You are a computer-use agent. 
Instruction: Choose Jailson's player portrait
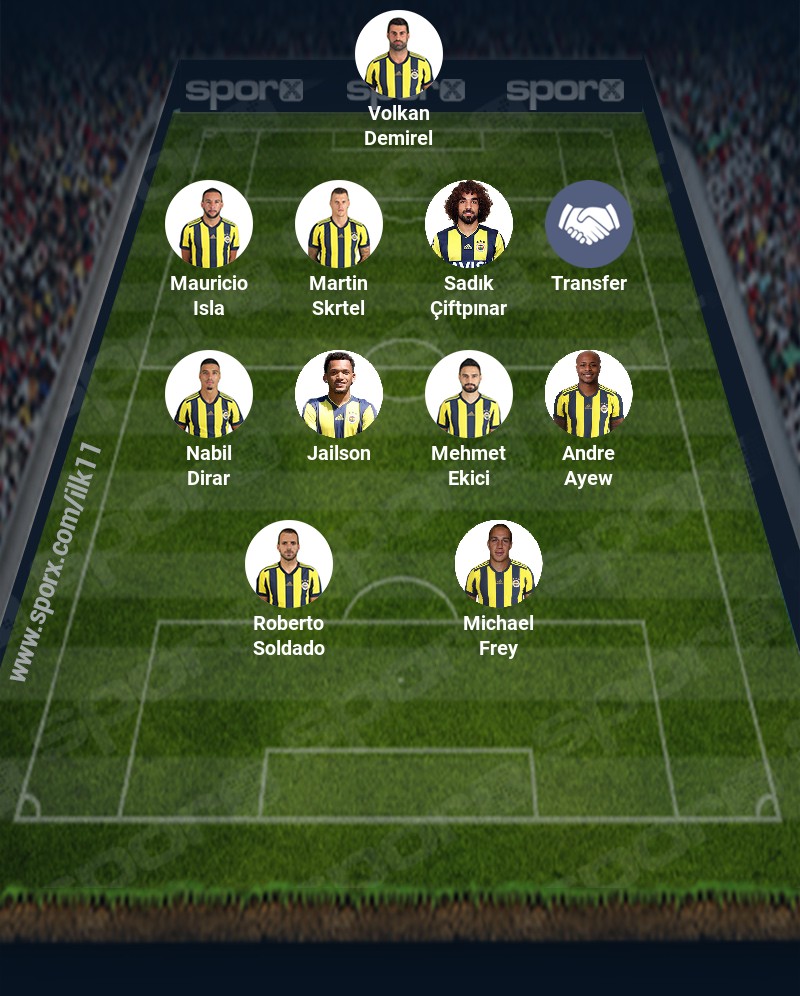[338, 395]
